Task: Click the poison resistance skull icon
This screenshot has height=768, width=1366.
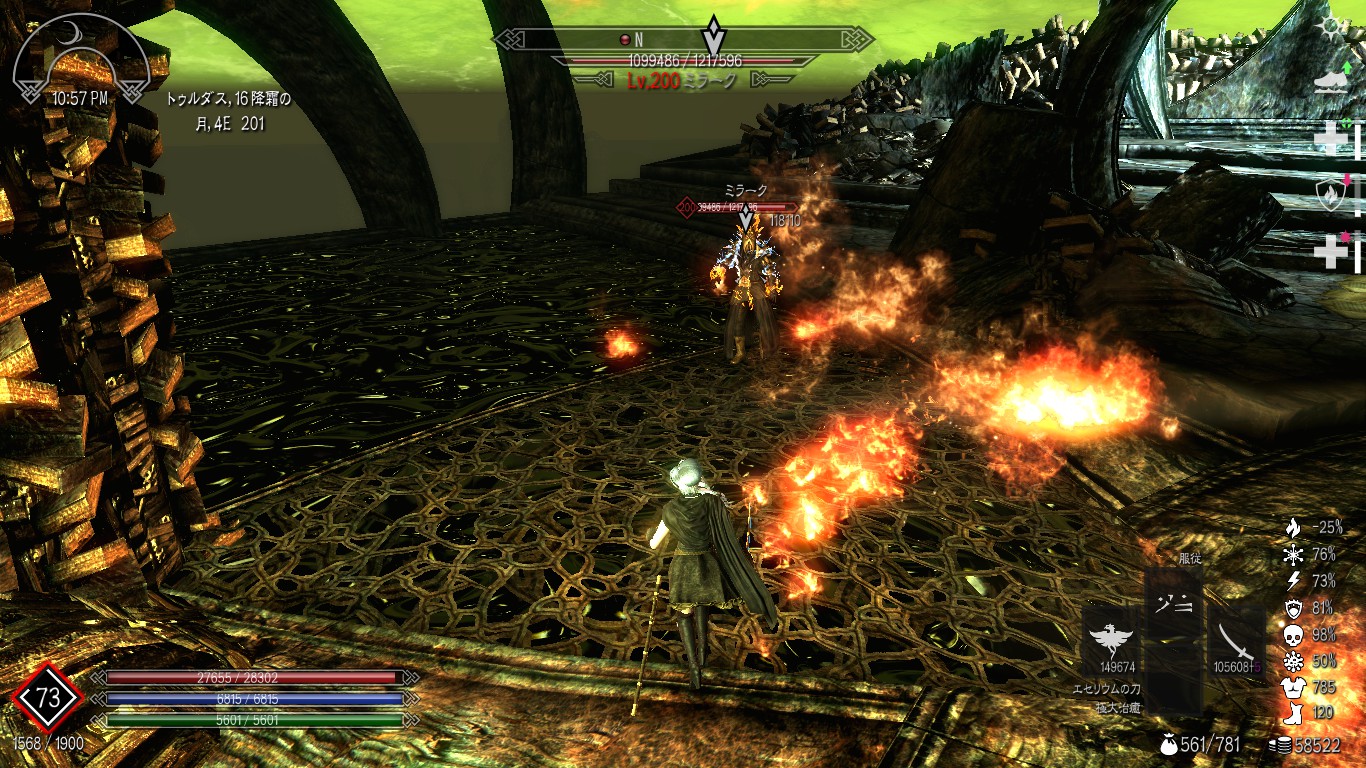Action: coord(1293,635)
